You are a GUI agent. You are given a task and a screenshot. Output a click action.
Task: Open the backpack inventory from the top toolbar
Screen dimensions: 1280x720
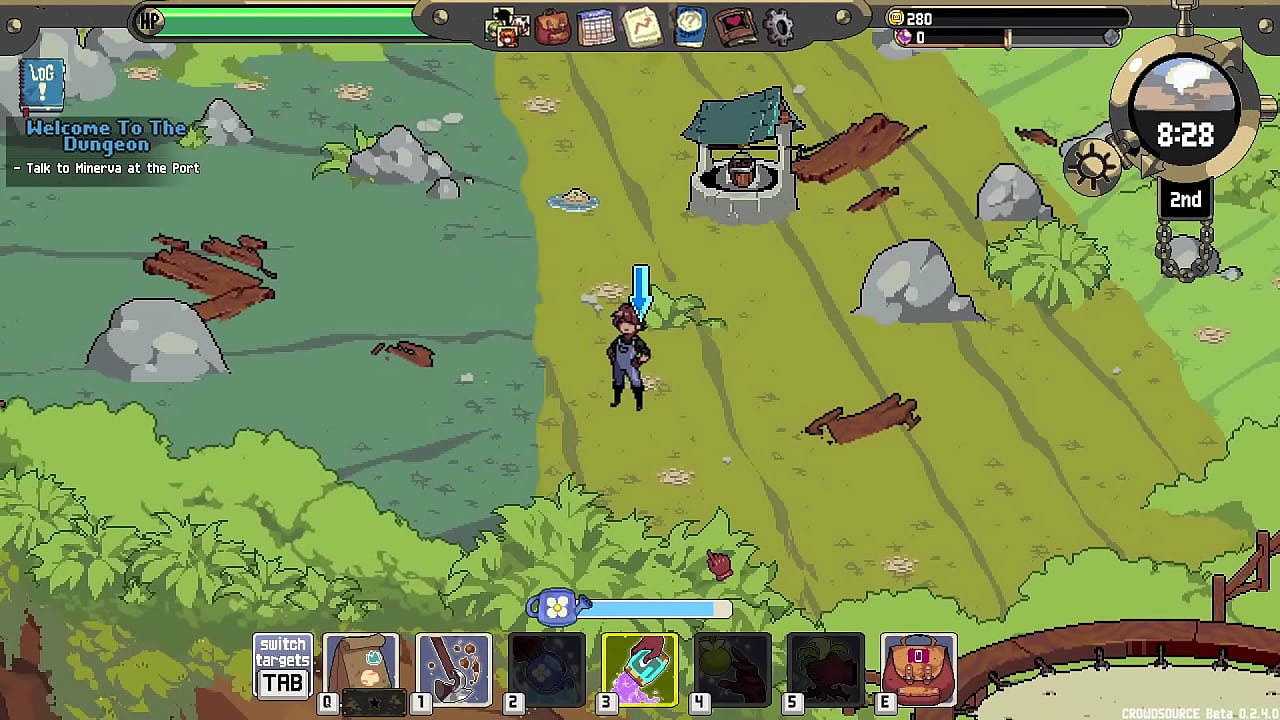point(552,27)
